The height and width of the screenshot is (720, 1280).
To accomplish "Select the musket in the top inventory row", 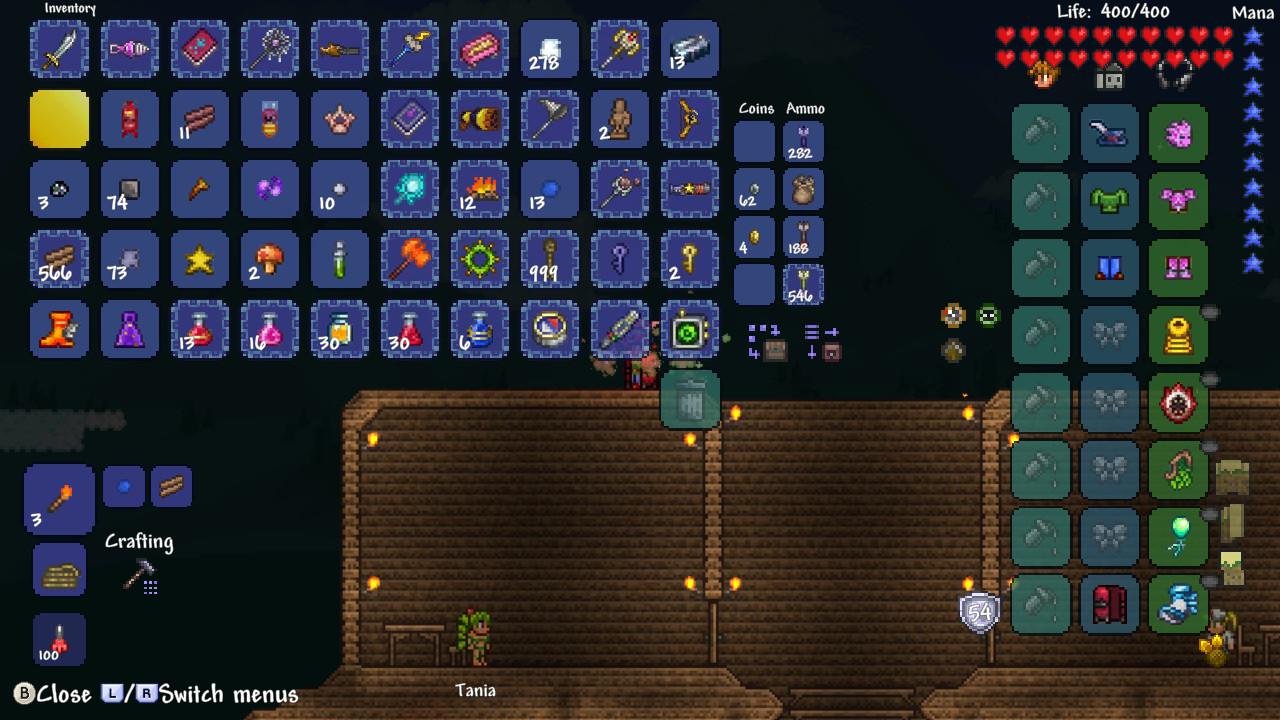I will click(339, 49).
